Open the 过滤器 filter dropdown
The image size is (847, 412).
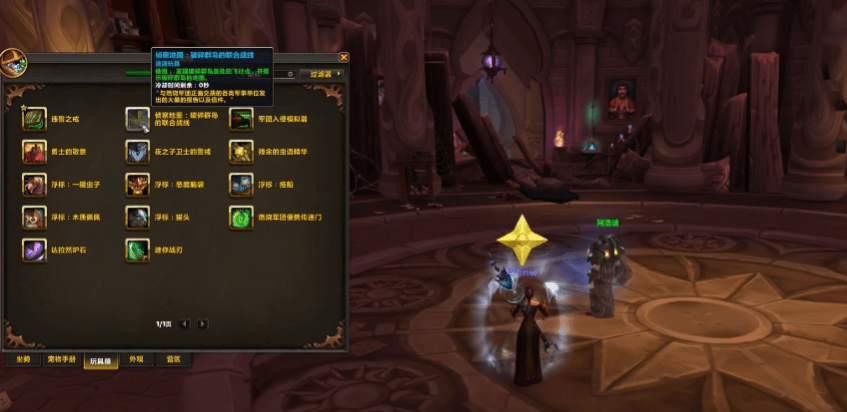[323, 73]
